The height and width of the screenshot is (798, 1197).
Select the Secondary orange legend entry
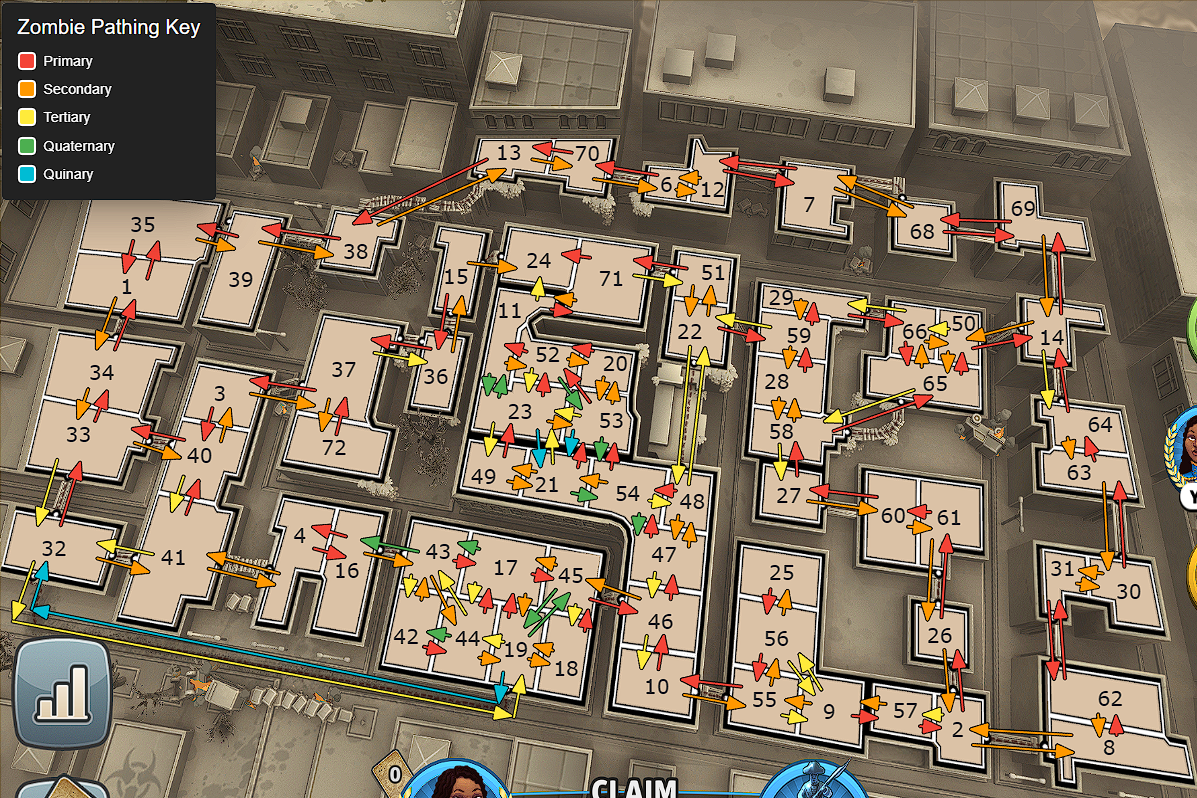coord(76,89)
